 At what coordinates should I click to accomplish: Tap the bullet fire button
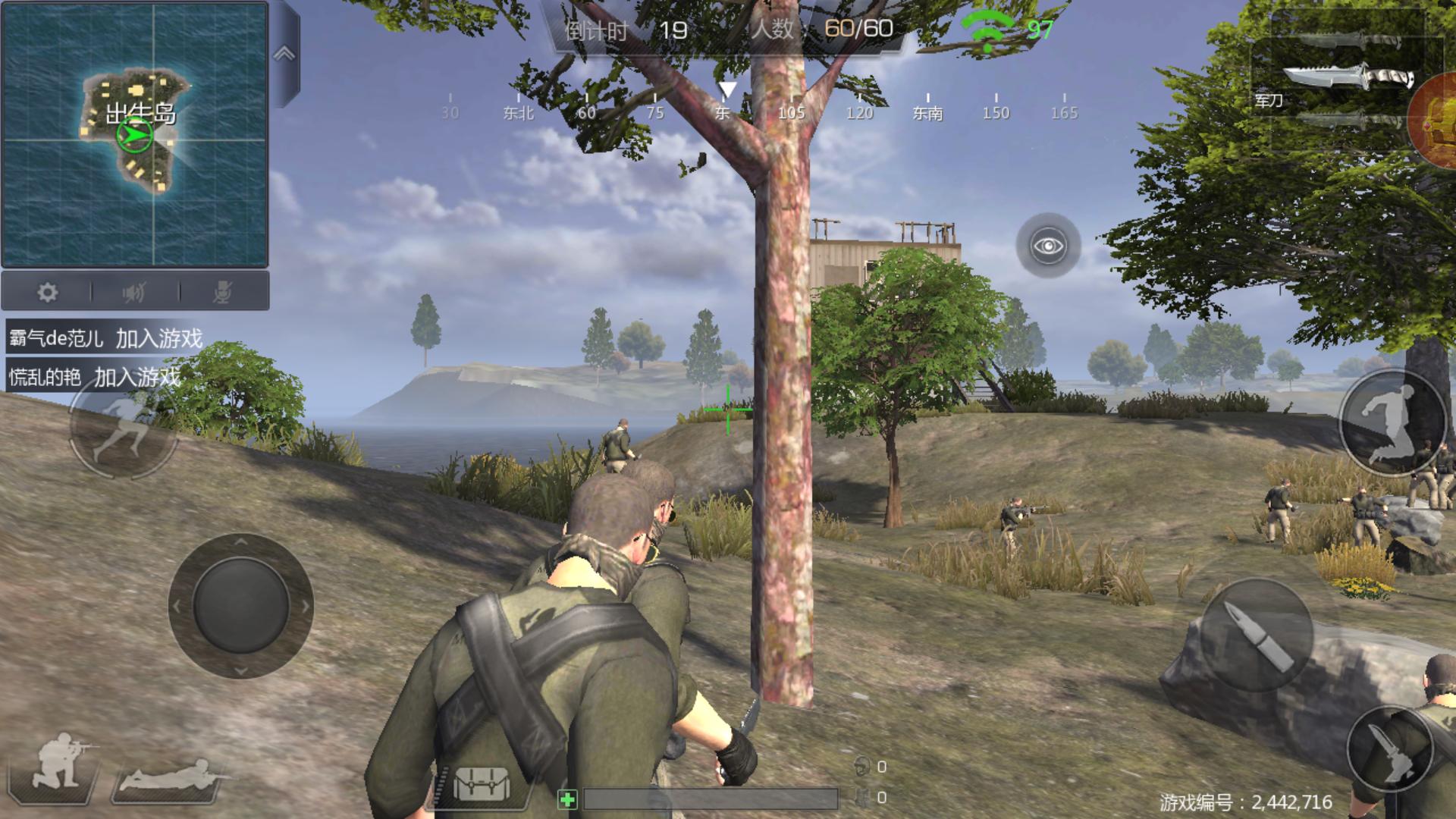[x=1257, y=635]
